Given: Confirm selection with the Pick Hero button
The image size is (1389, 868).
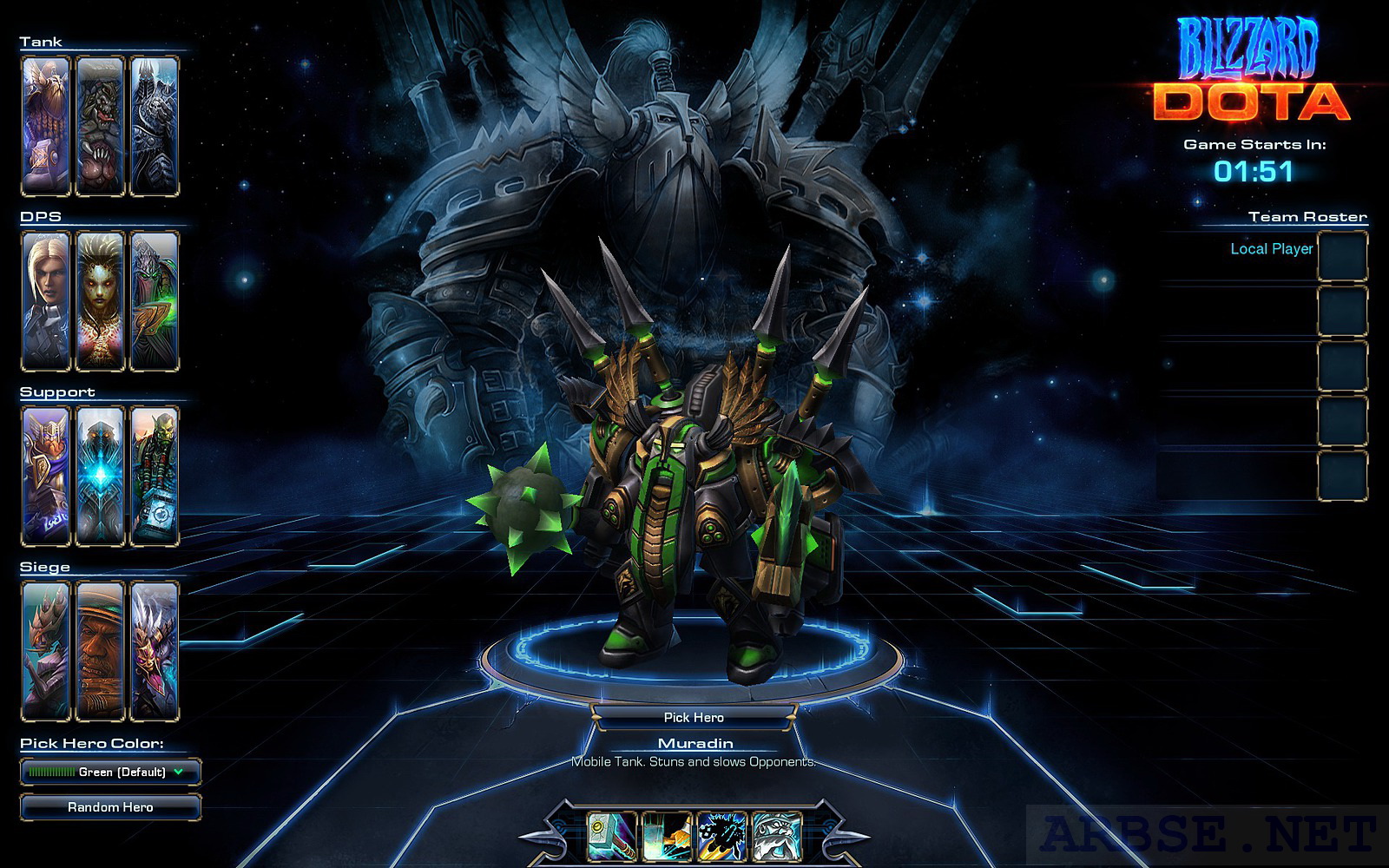Looking at the screenshot, I should coord(693,717).
